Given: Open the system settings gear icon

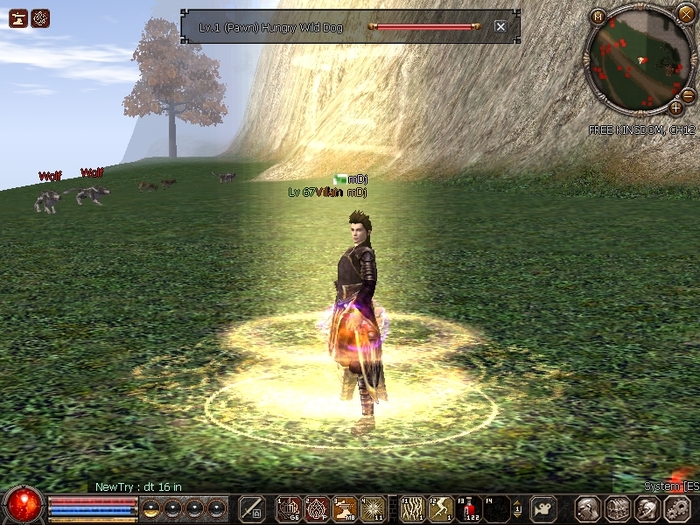Looking at the screenshot, I should pyautogui.click(x=676, y=508).
